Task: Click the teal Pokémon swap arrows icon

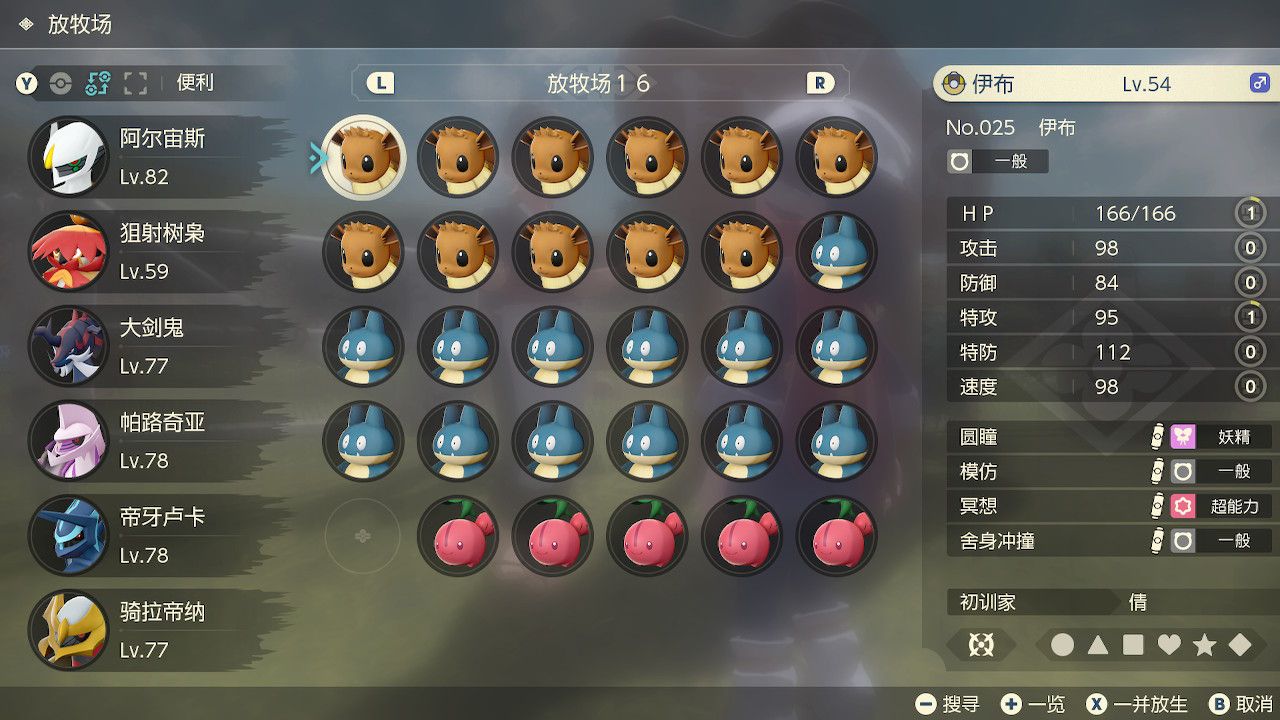Action: click(97, 84)
